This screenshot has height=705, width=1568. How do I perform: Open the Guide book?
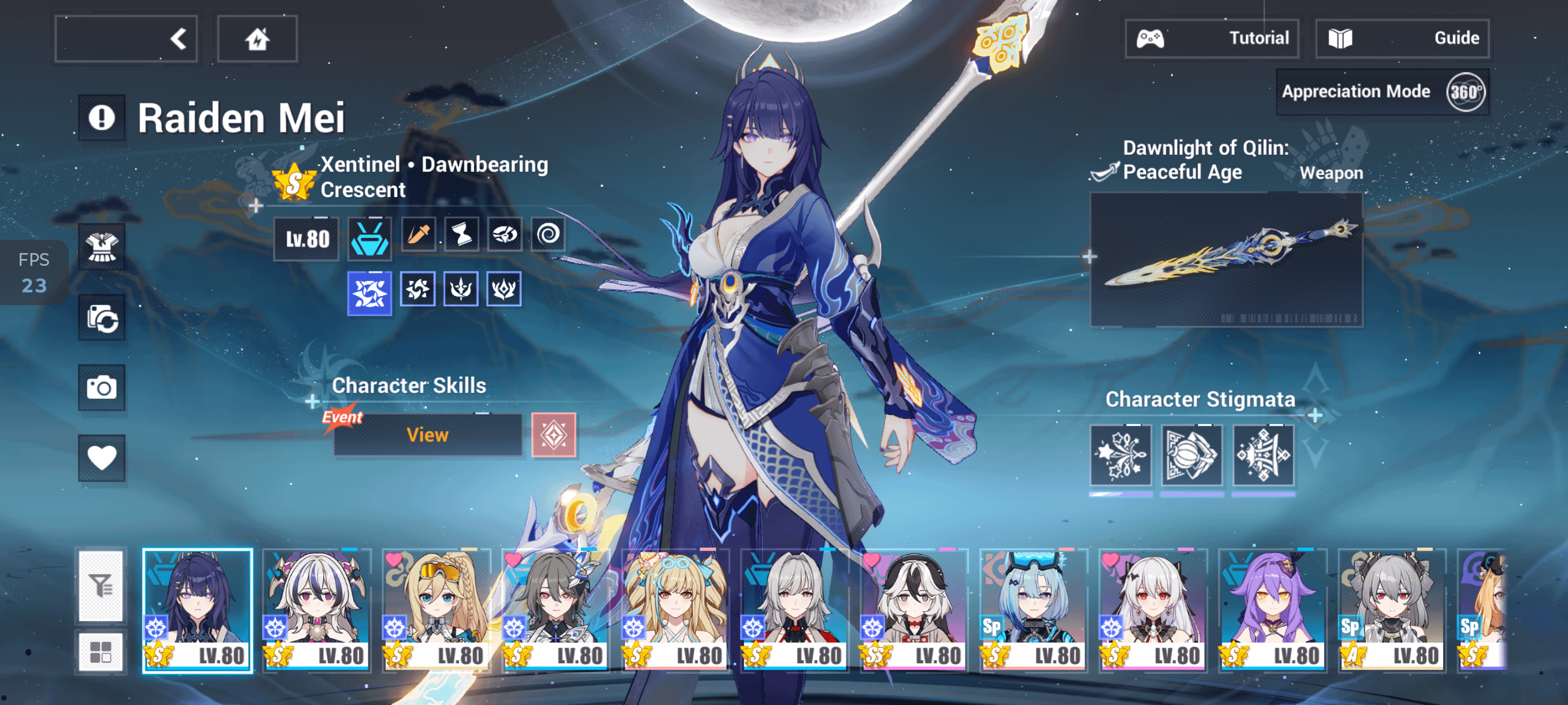tap(1402, 38)
